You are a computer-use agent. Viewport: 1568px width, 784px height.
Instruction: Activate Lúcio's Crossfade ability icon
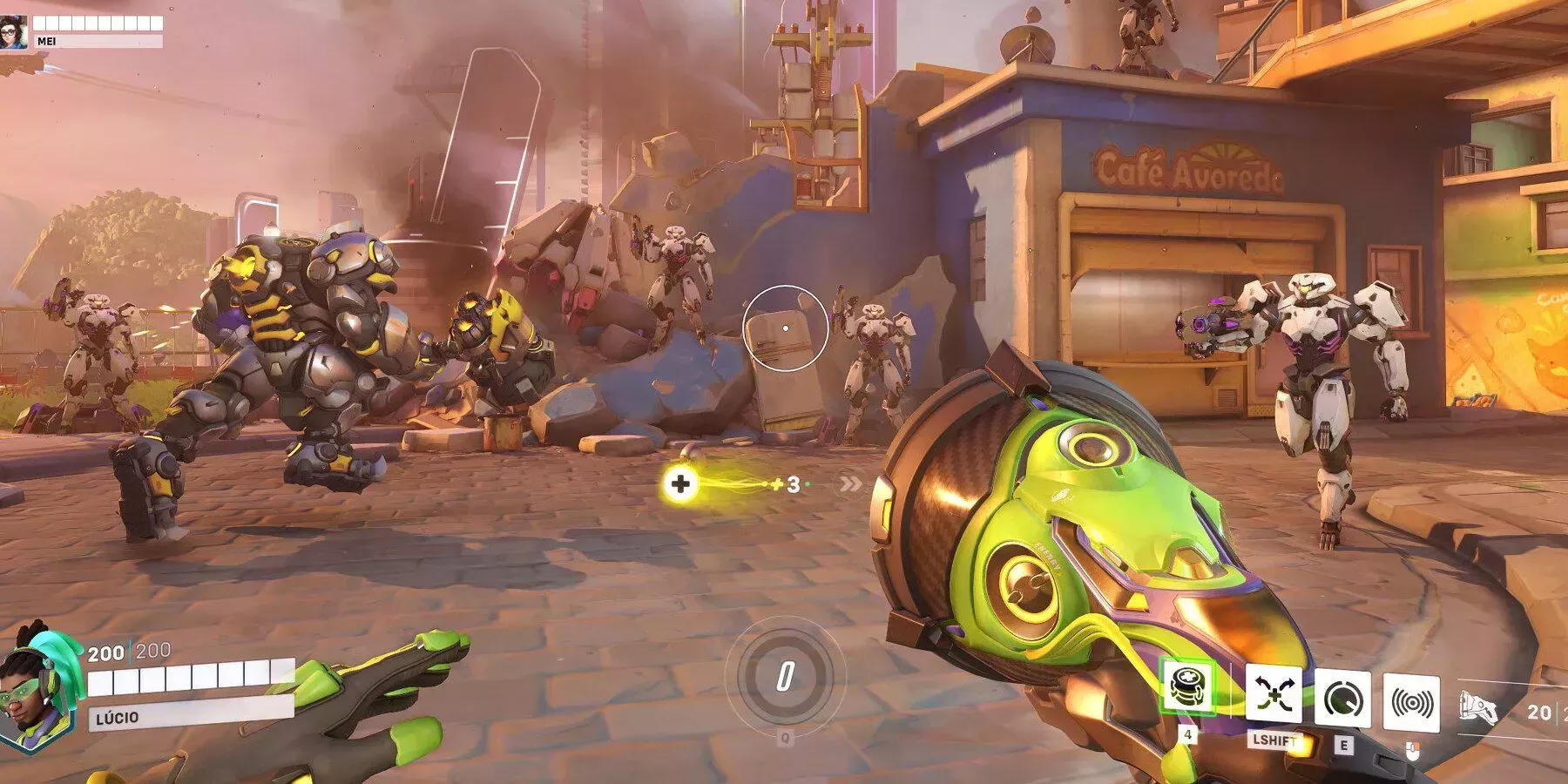[x=1273, y=694]
